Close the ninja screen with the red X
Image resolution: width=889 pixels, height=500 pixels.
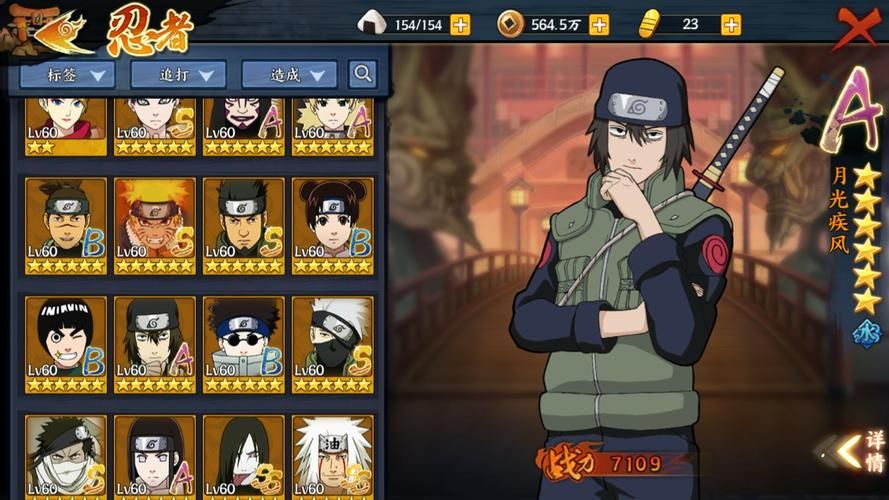(857, 27)
